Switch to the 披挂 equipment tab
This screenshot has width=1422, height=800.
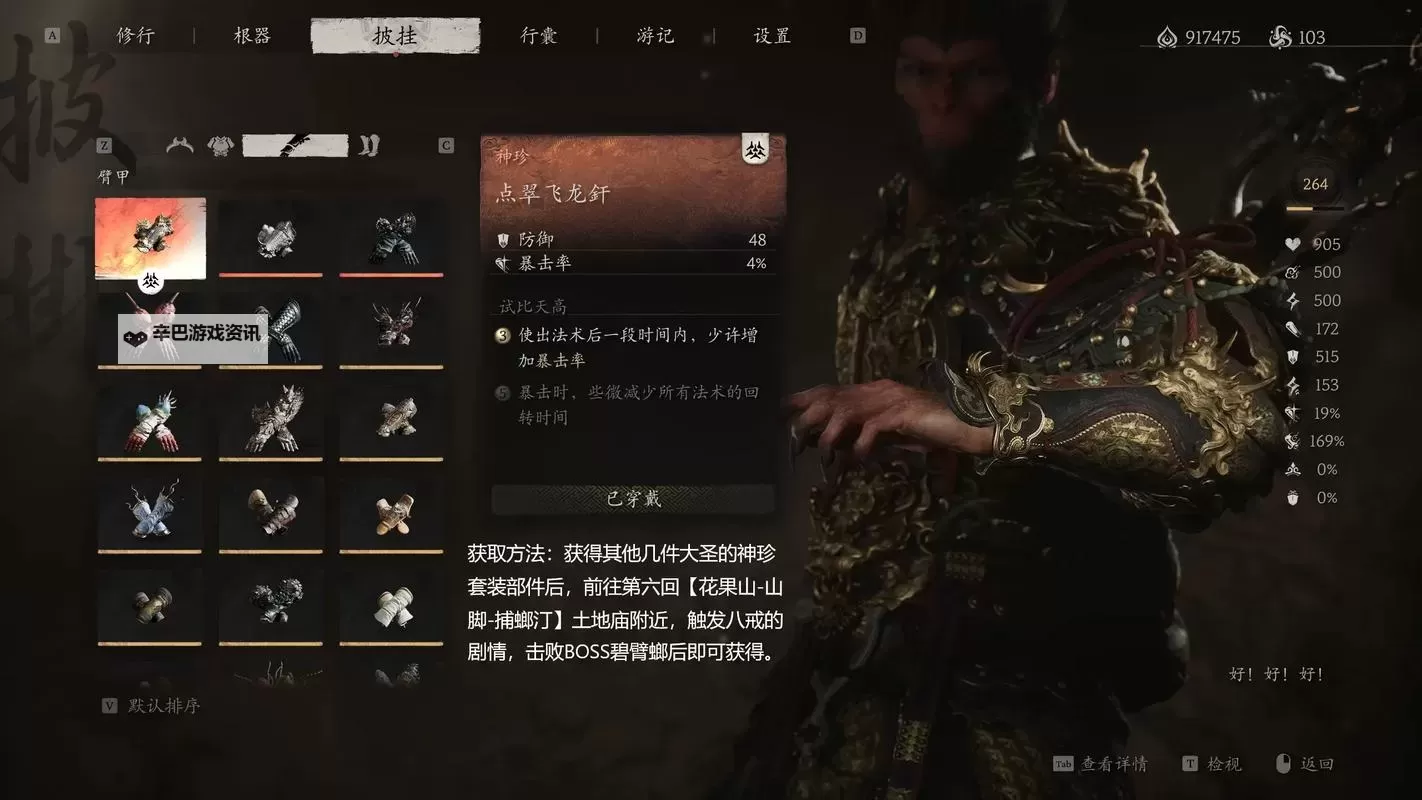click(395, 34)
